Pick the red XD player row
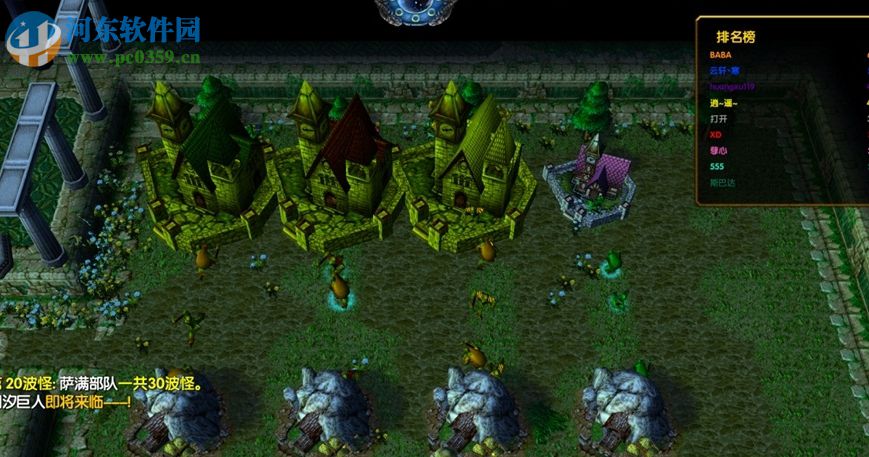This screenshot has height=457, width=869. click(715, 134)
